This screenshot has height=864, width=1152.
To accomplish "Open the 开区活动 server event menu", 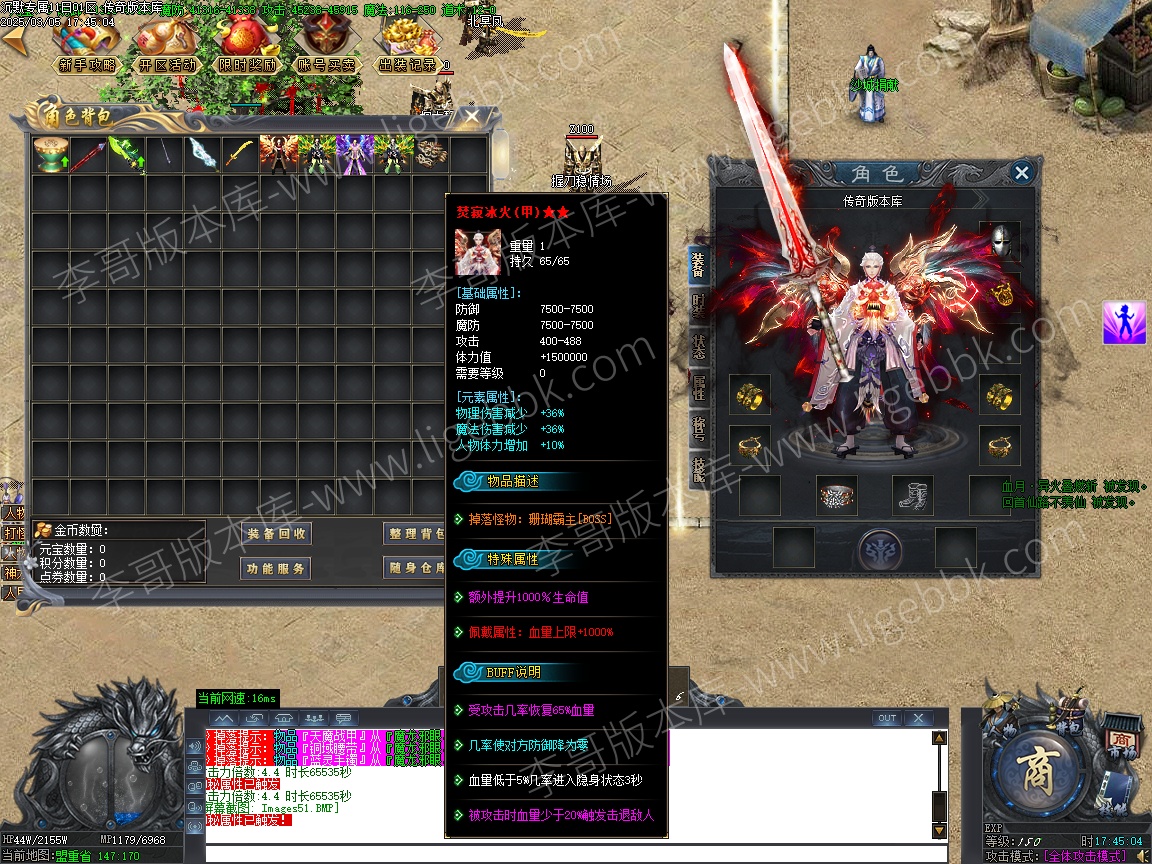I will tap(168, 64).
